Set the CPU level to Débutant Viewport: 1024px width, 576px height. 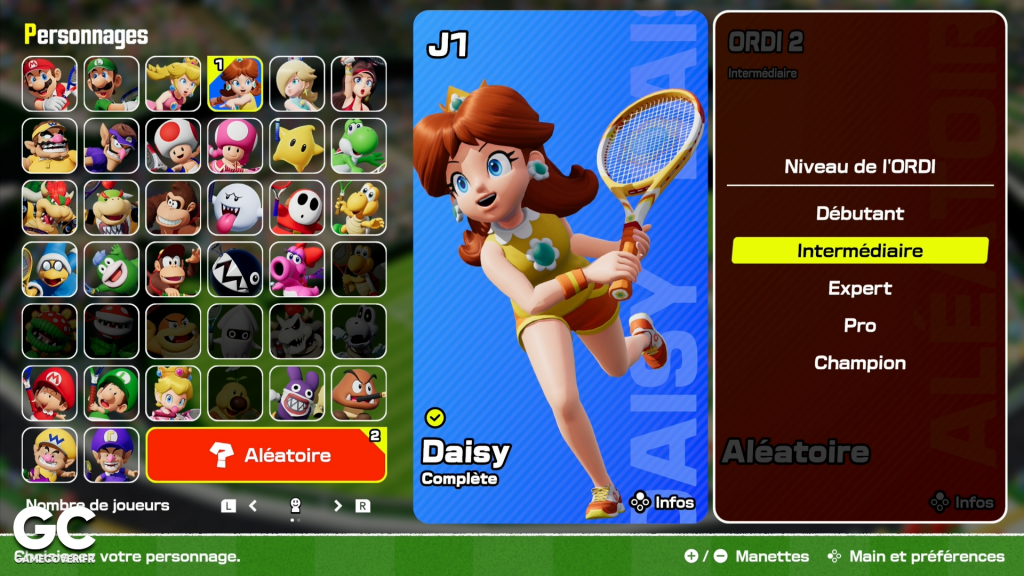click(x=859, y=213)
